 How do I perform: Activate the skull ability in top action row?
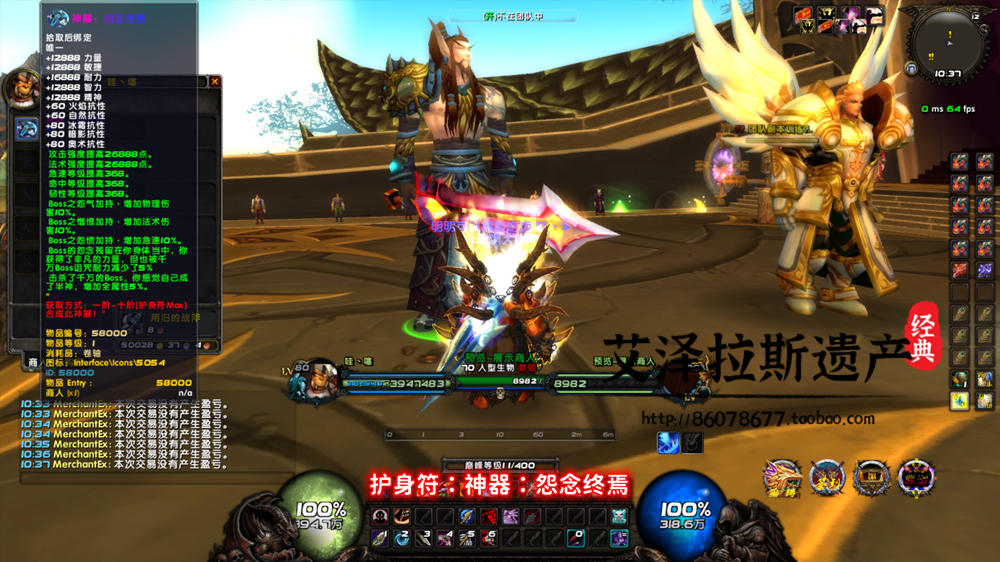point(380,517)
